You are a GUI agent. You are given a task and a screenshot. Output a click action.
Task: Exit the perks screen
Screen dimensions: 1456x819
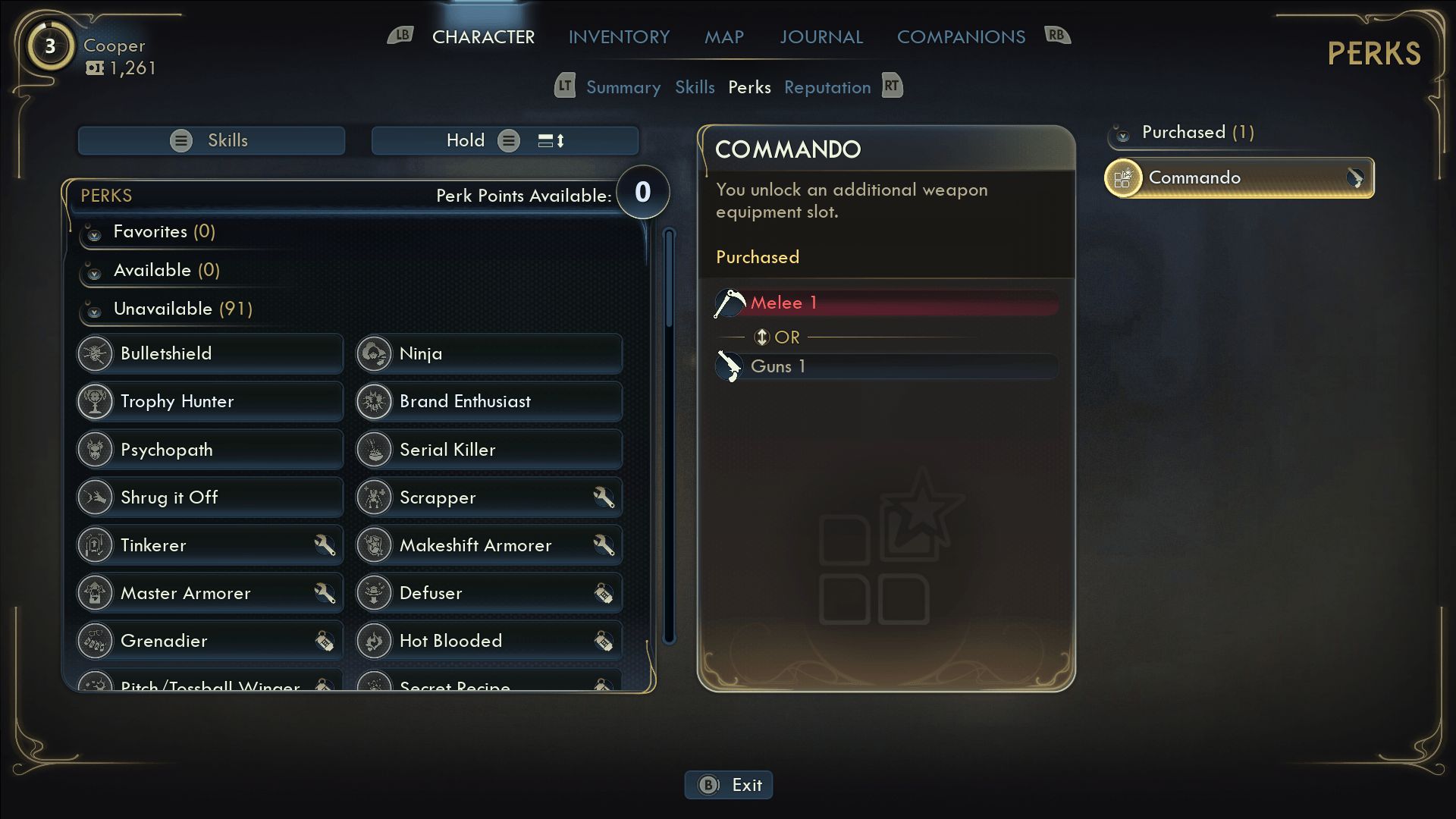(x=729, y=785)
